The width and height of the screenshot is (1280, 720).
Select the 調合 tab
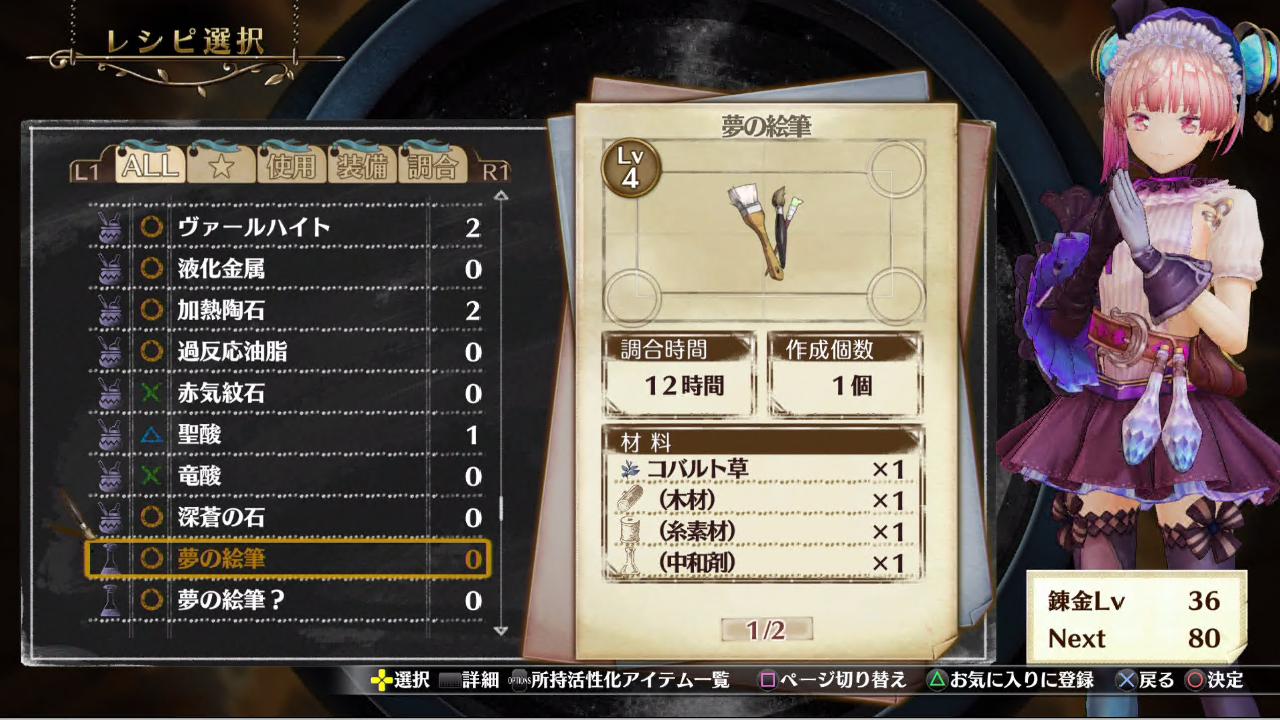[432, 166]
